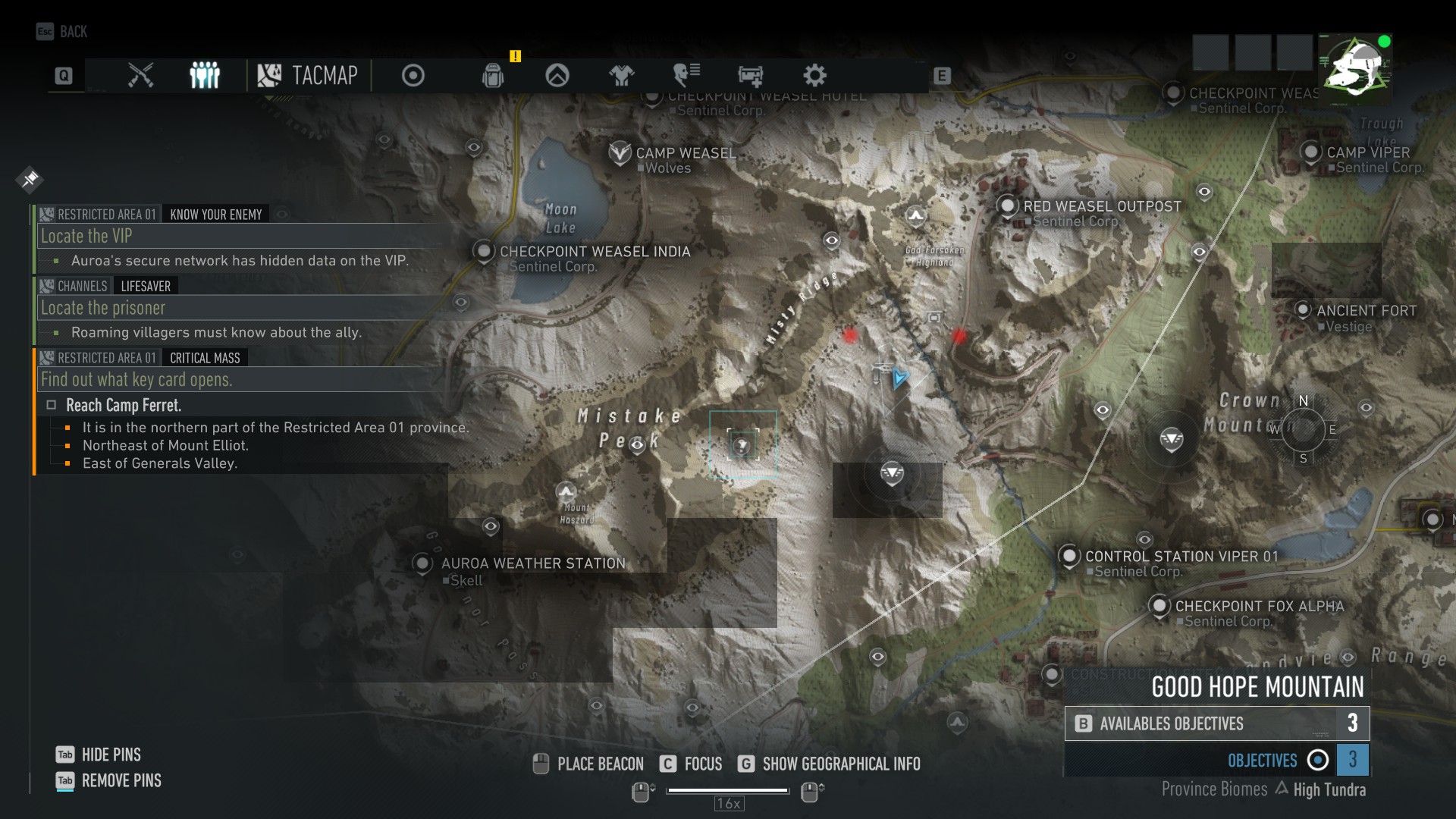Image resolution: width=1456 pixels, height=819 pixels.
Task: Open the objectives target icon
Action: coord(412,75)
